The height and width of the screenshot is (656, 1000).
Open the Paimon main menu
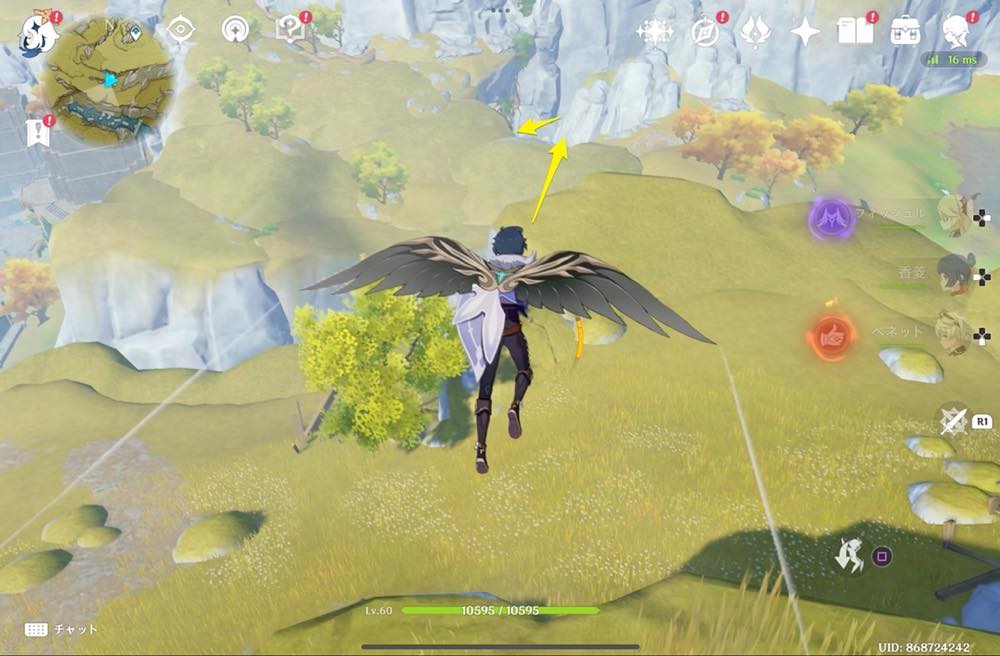[35, 36]
